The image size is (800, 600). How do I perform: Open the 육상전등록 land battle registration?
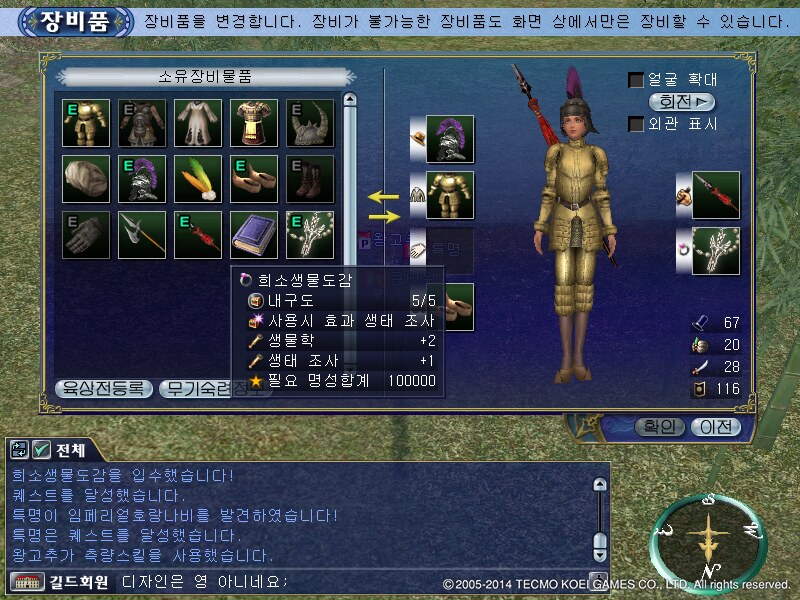coord(103,388)
